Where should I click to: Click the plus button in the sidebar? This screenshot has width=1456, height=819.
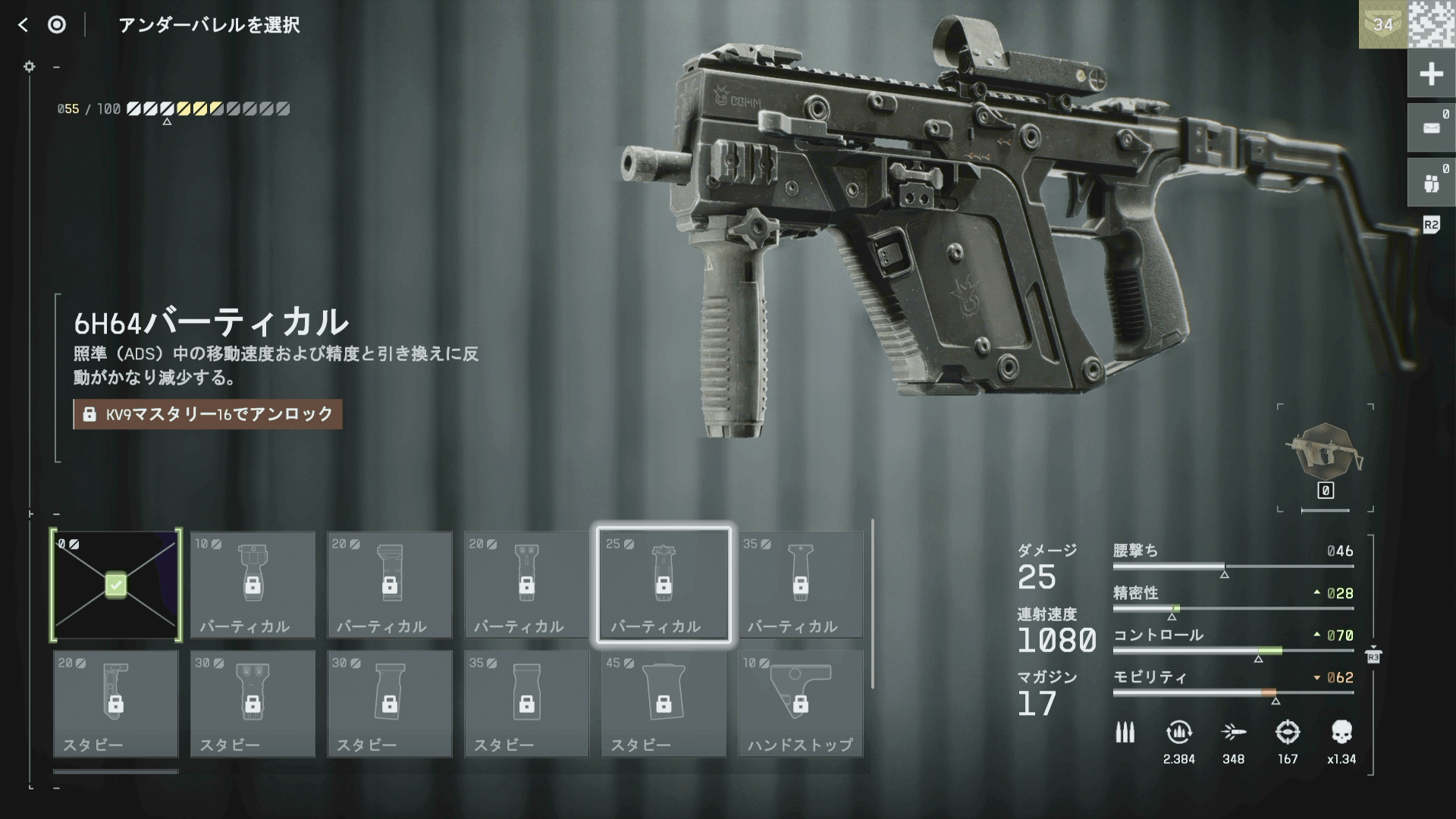pyautogui.click(x=1430, y=74)
